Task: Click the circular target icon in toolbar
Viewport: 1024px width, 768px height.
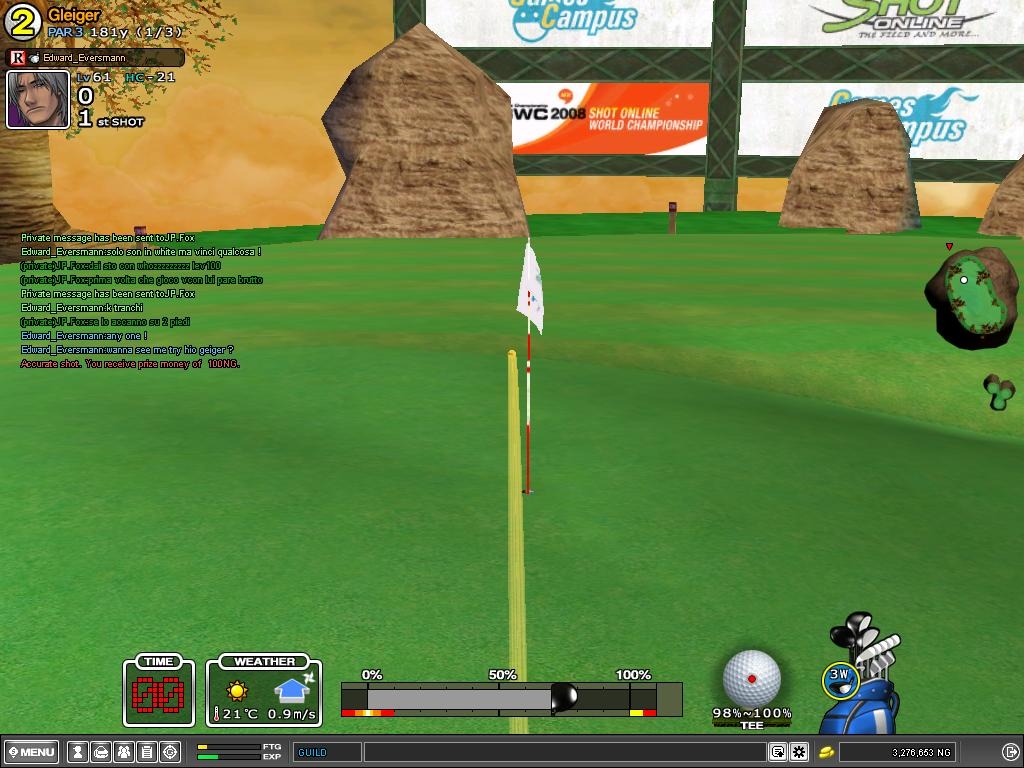Action: coord(170,752)
